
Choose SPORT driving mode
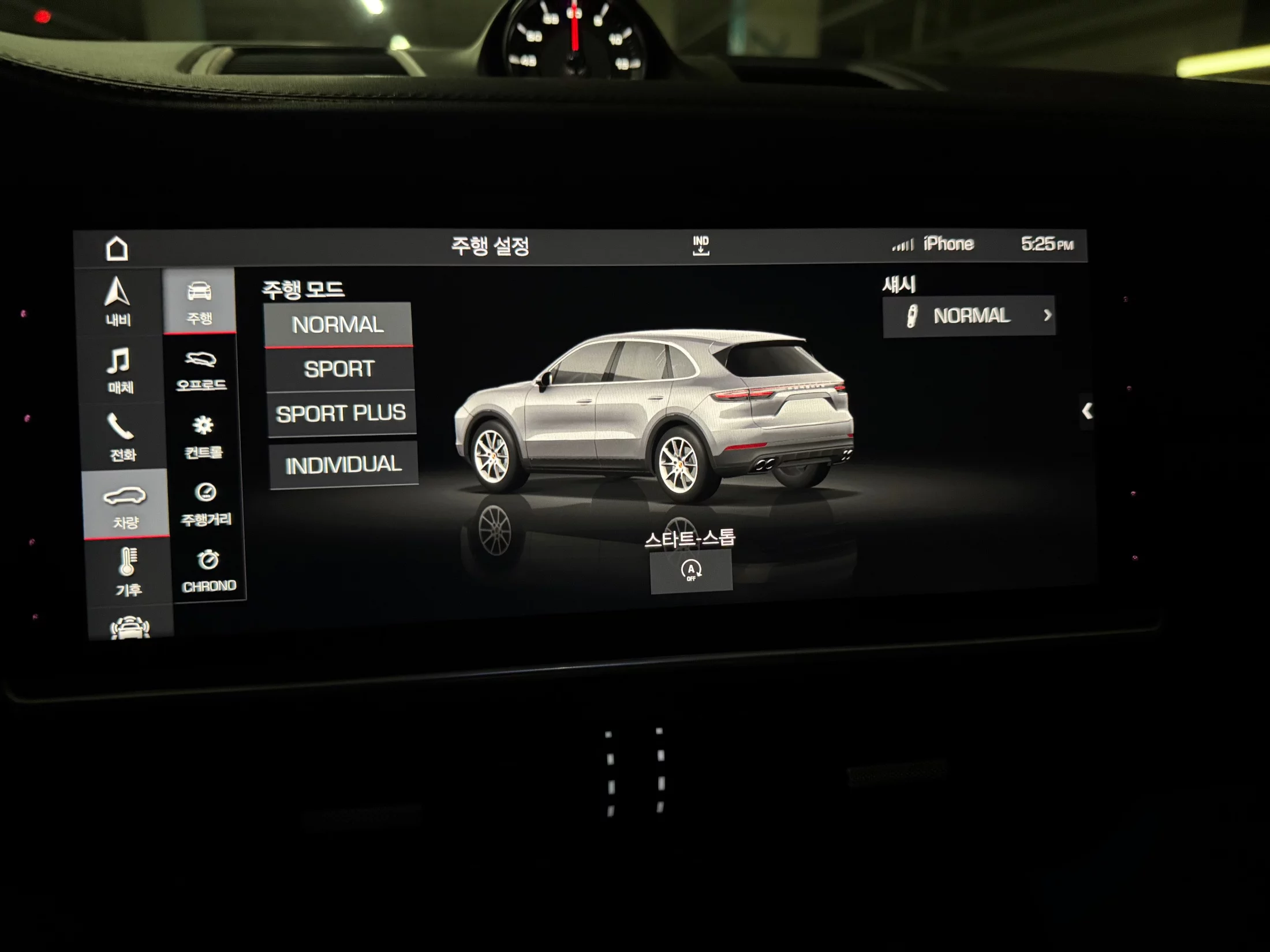point(339,369)
